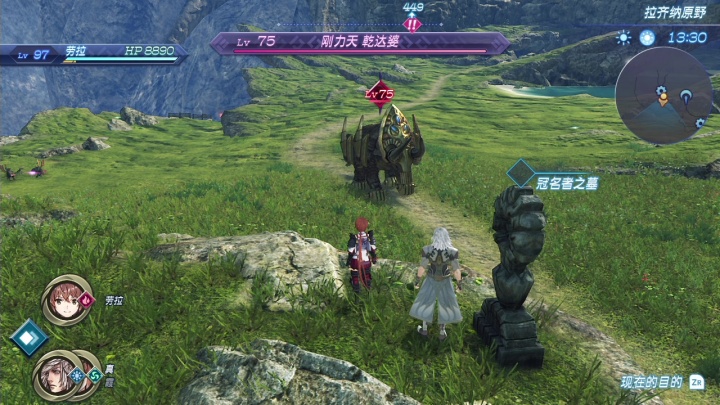Image resolution: width=720 pixels, height=405 pixels.
Task: Open the circular minimap
Action: [x=664, y=95]
